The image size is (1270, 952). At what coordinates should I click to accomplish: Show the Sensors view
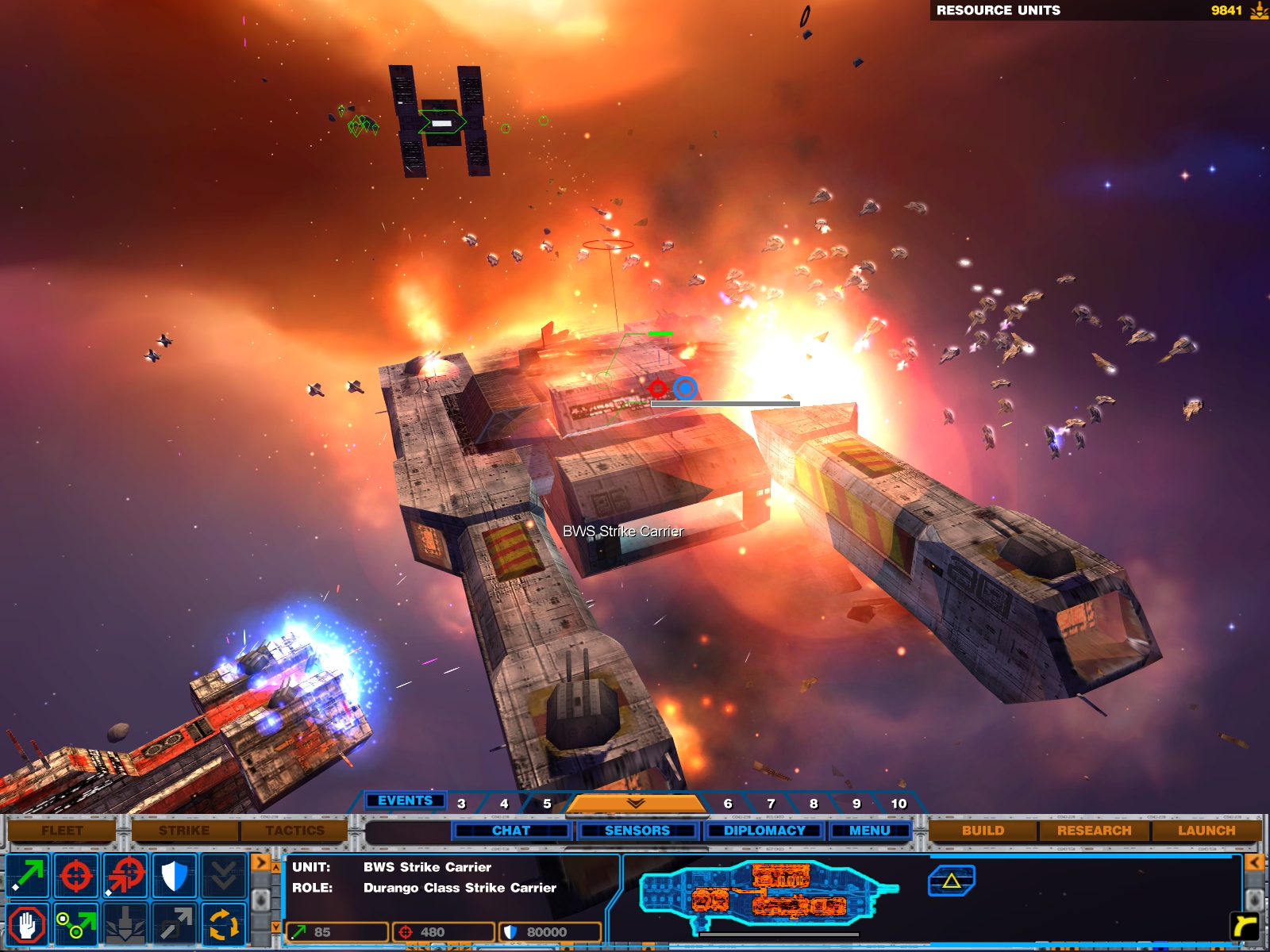click(x=637, y=831)
